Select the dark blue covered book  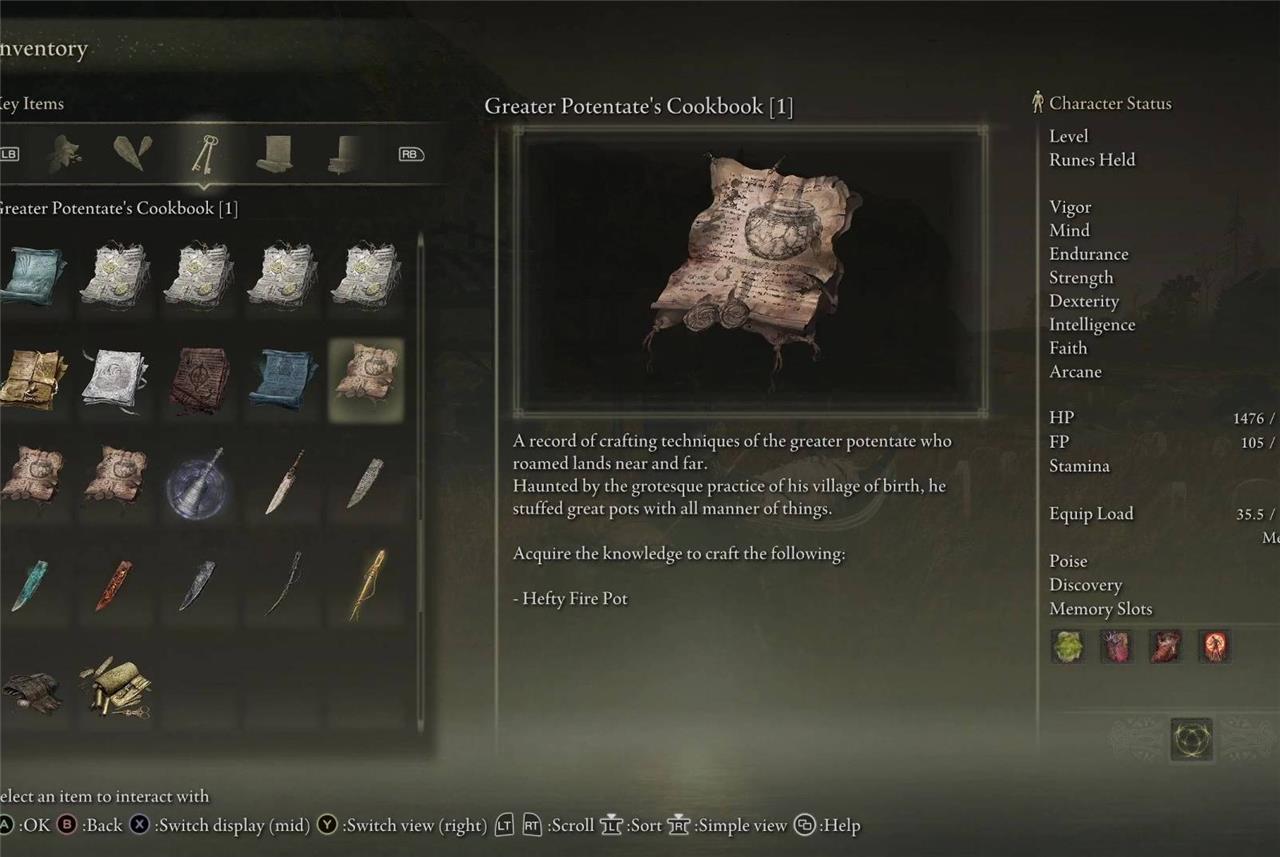283,378
